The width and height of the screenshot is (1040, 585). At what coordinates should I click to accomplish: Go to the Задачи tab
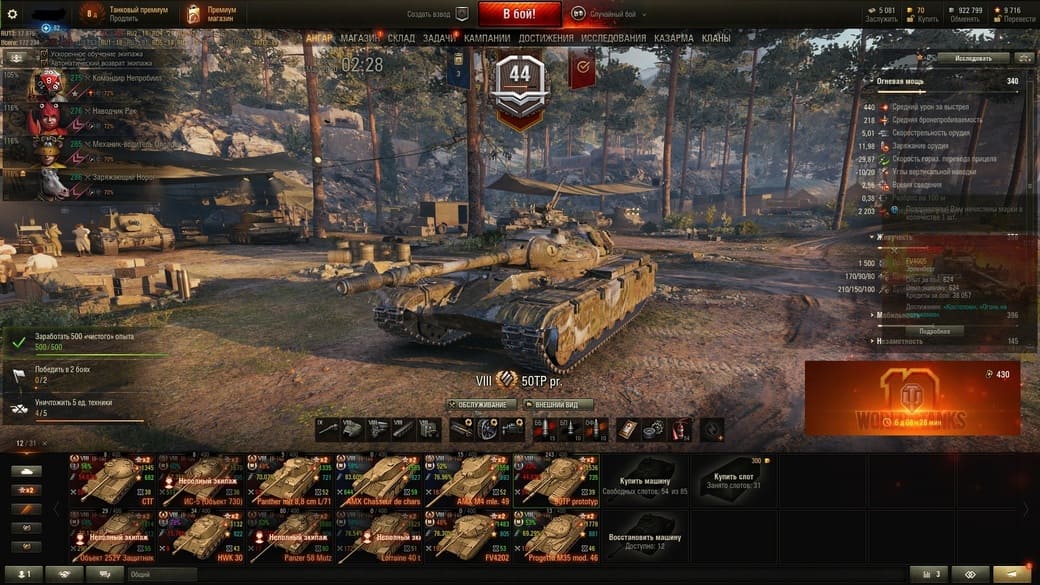click(439, 38)
